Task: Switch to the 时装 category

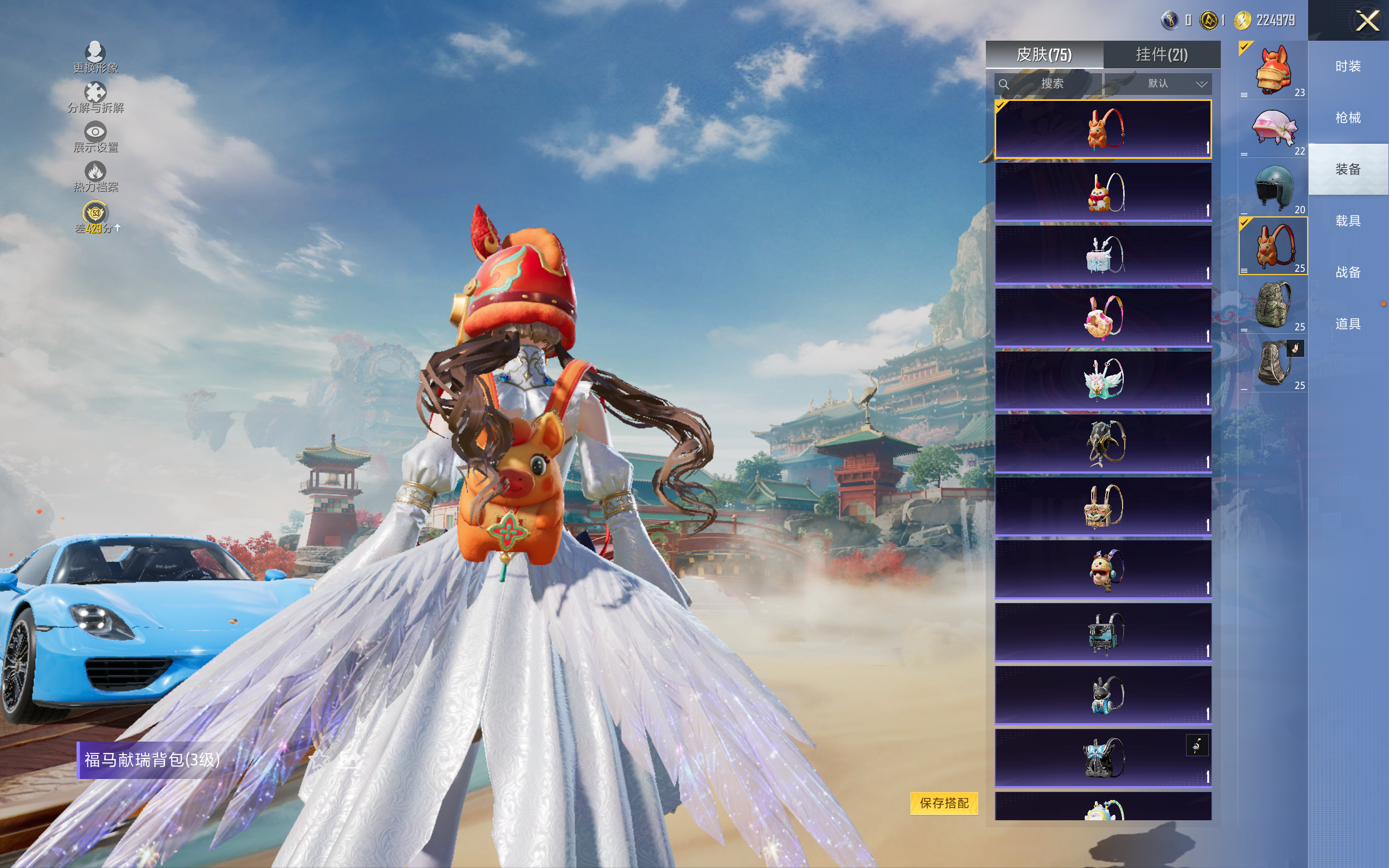Action: pos(1348,67)
